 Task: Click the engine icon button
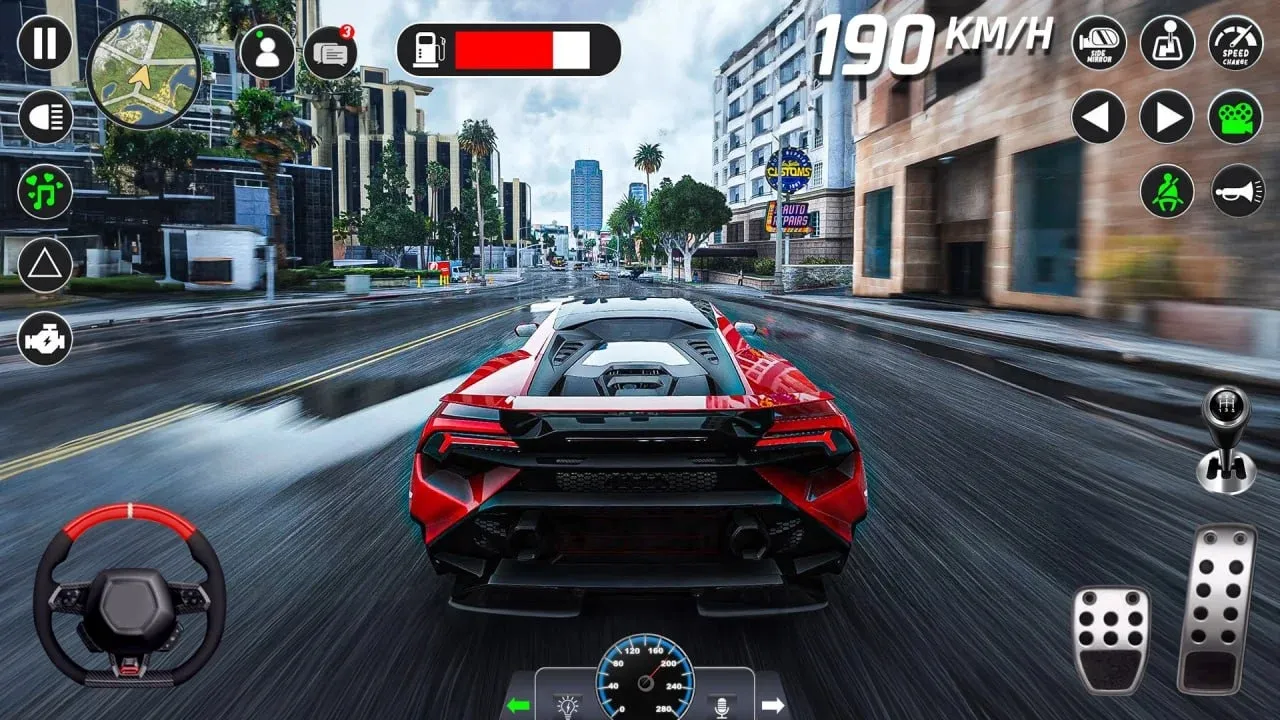coord(45,338)
